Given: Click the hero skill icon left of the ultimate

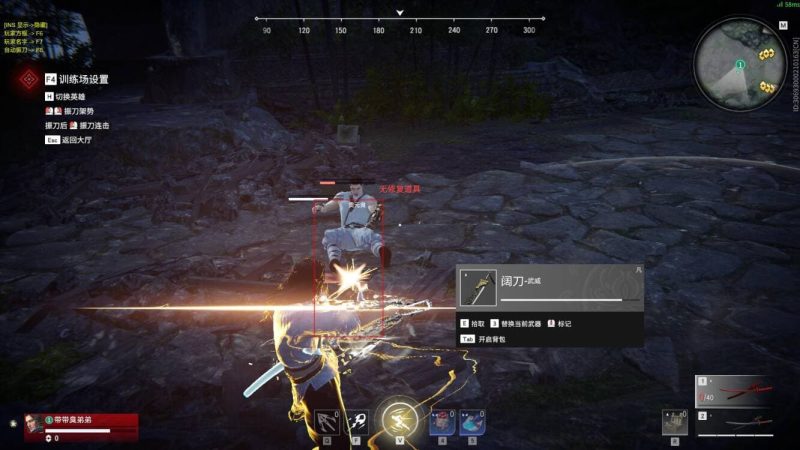Looking at the screenshot, I should (x=357, y=423).
